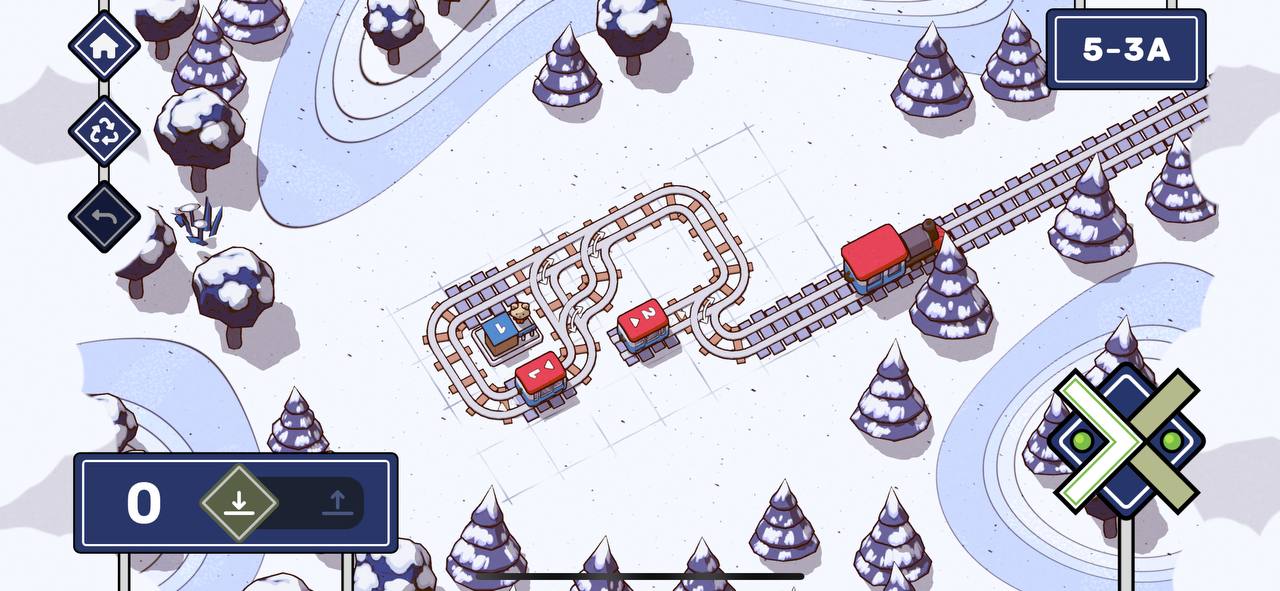This screenshot has width=1280, height=591.
Task: Undo the last move
Action: tap(104, 217)
